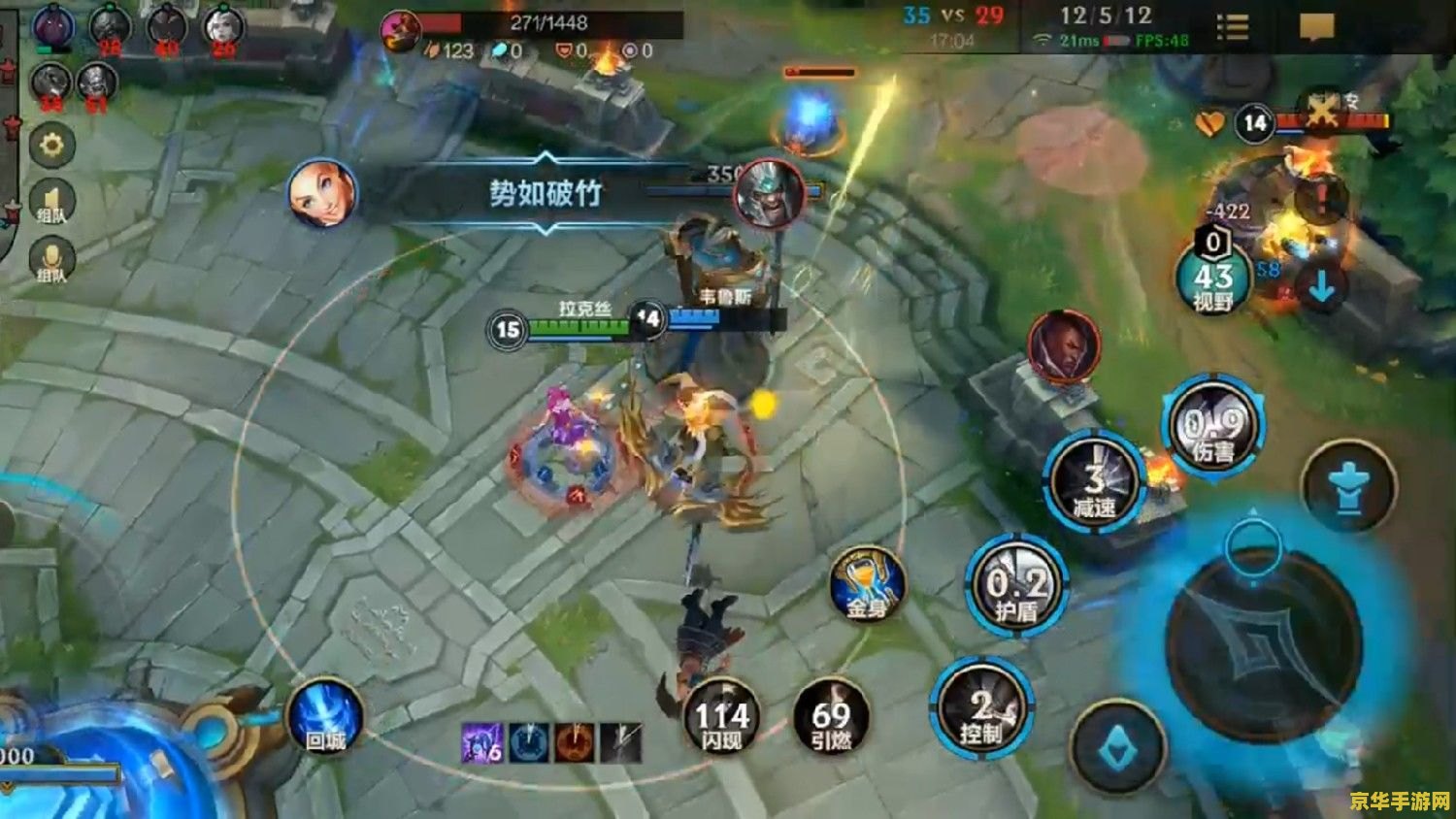Use the 减速 slow ability
Screen dimensions: 1456x819
click(1094, 482)
